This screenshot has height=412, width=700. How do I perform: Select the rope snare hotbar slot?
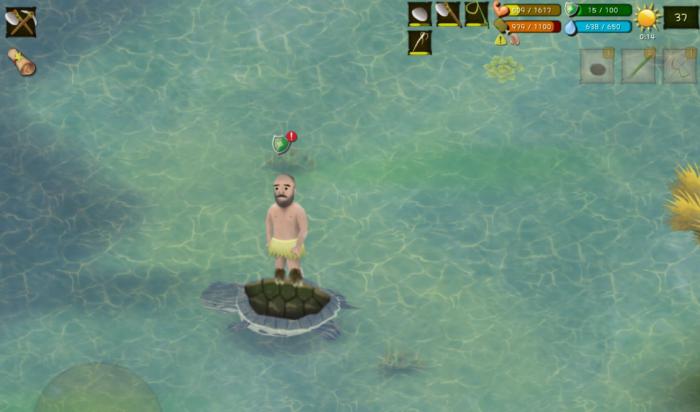click(x=476, y=14)
